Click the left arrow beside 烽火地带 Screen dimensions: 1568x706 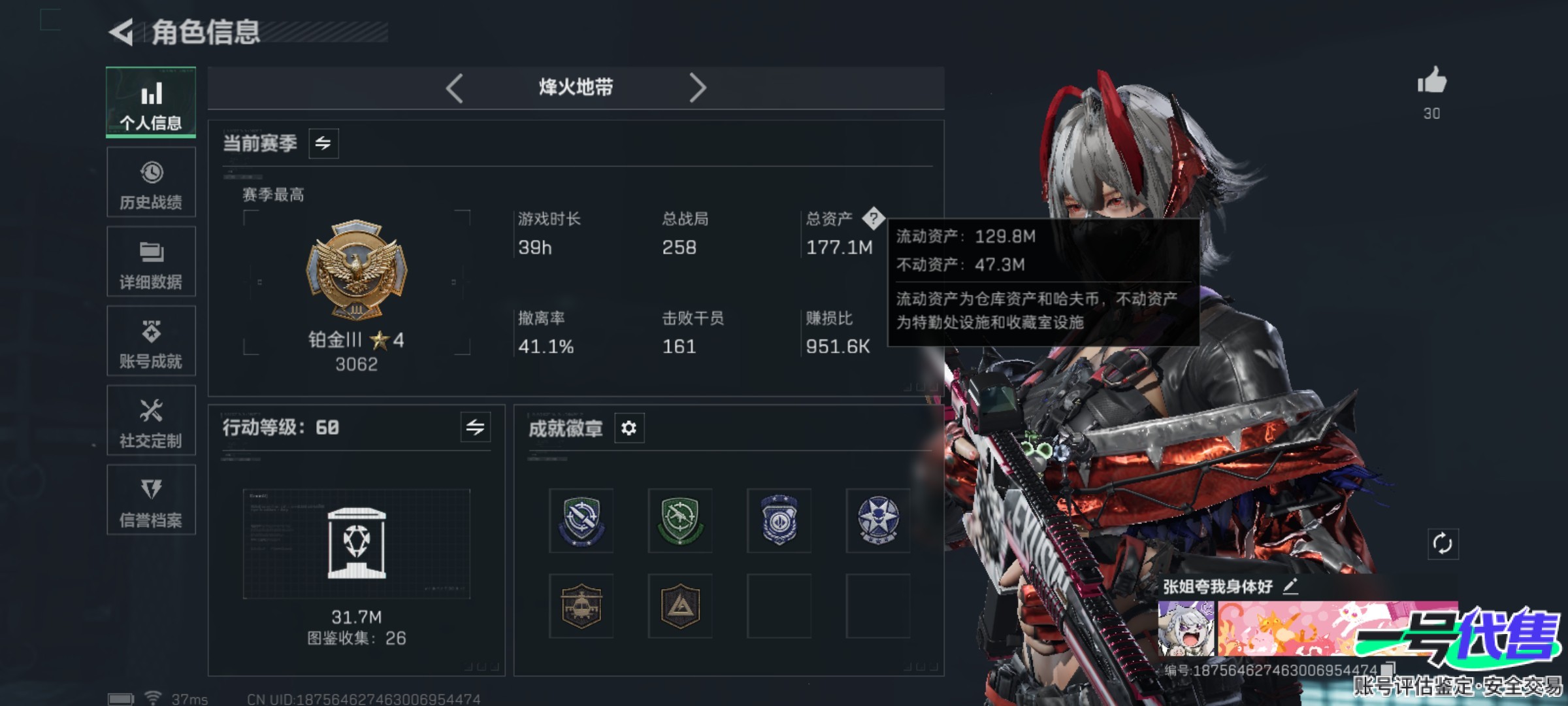[x=455, y=87]
